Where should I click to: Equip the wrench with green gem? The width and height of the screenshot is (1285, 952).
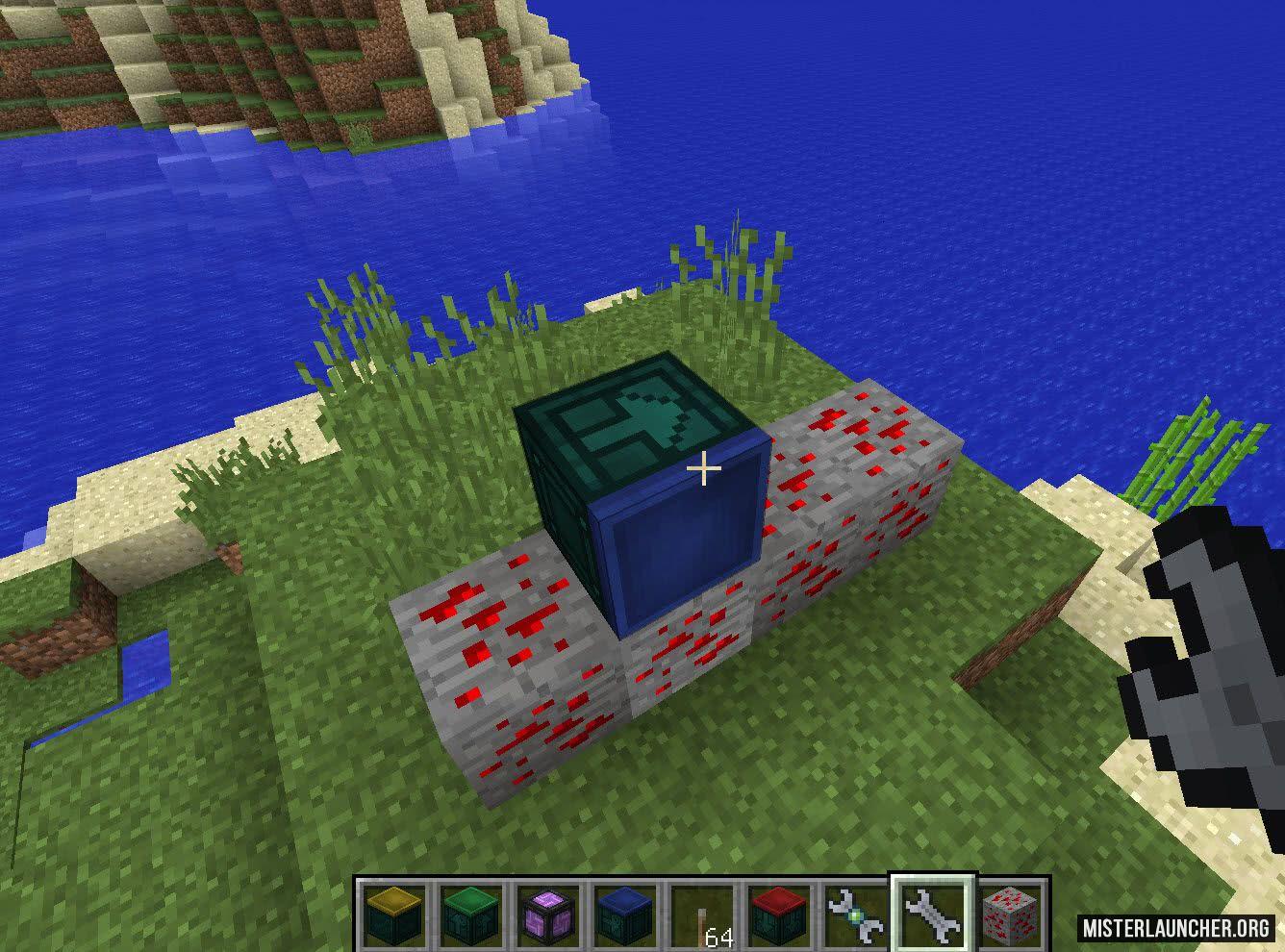point(856,914)
